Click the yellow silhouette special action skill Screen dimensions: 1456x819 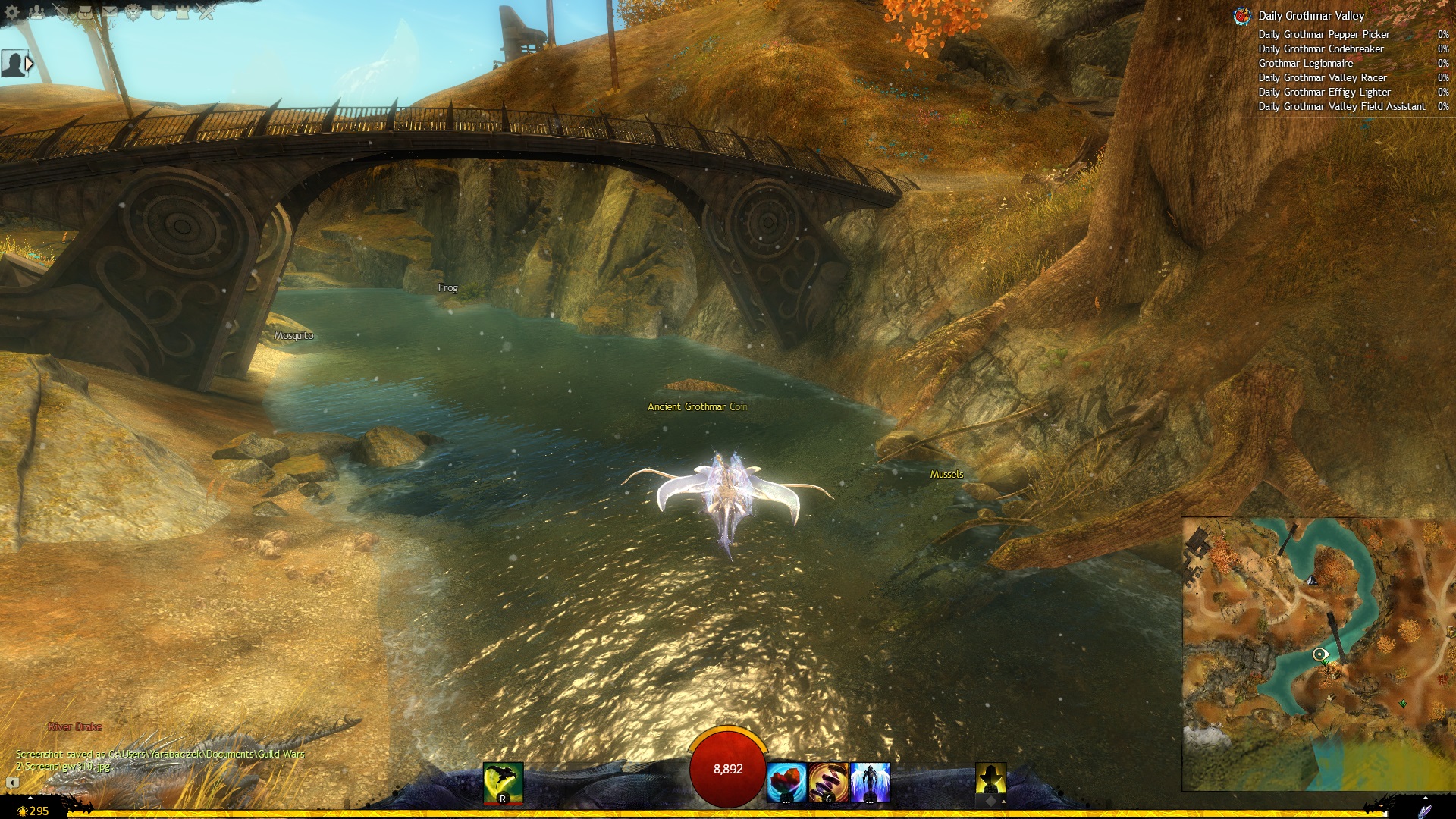[990, 780]
